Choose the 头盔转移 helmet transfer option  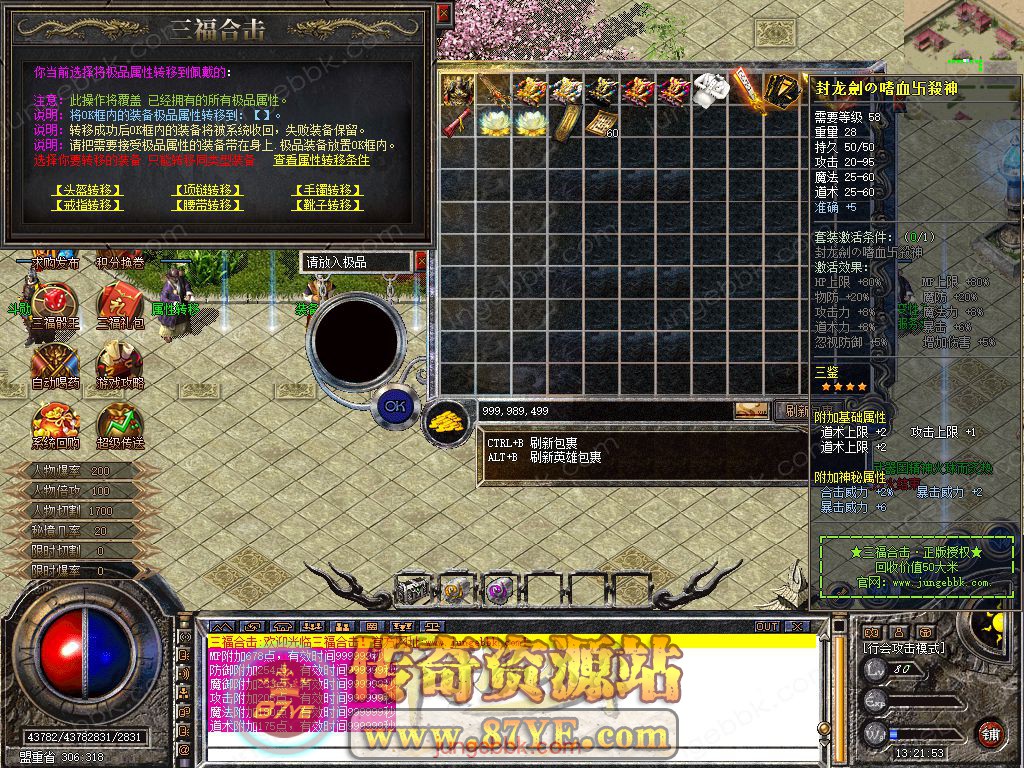(87, 189)
